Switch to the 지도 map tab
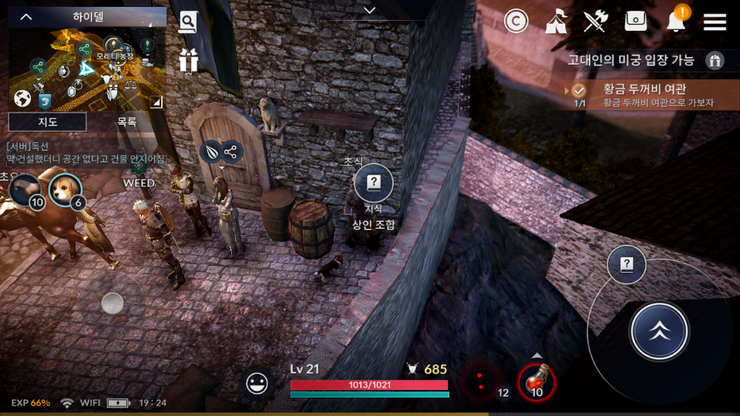This screenshot has height=416, width=740. click(x=47, y=122)
